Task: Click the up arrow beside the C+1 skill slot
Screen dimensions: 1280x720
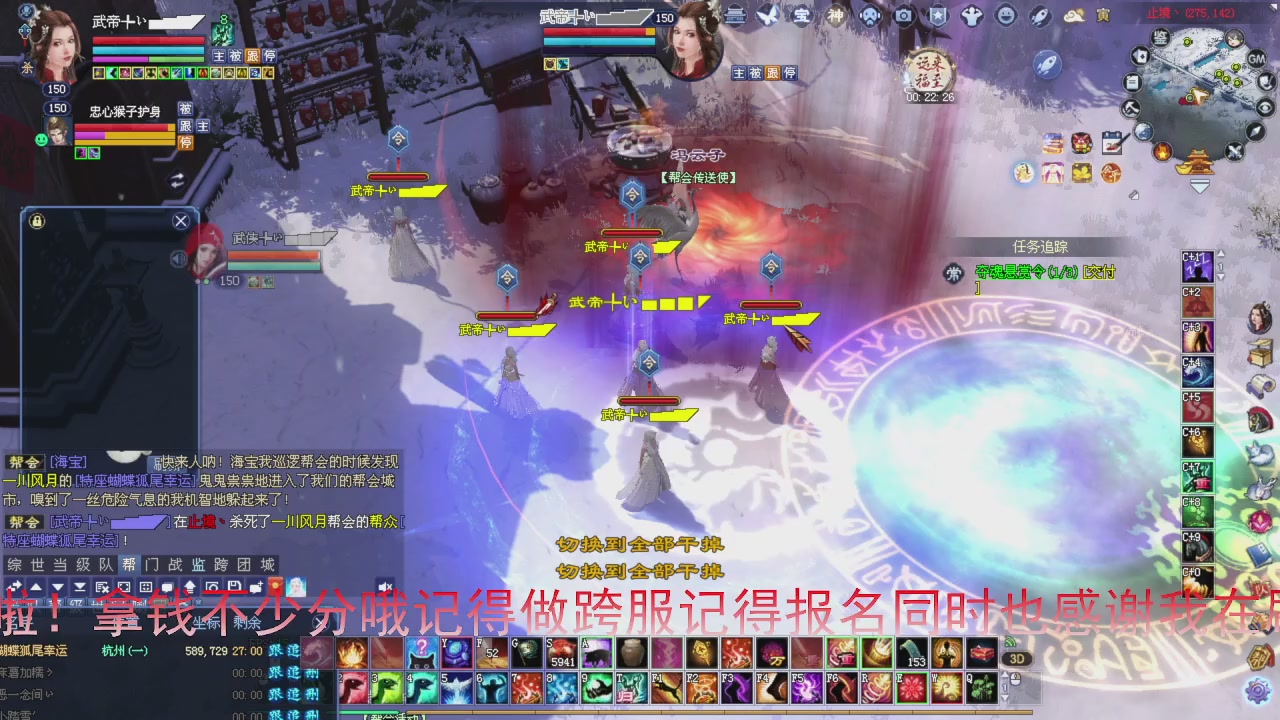Action: tap(1221, 255)
